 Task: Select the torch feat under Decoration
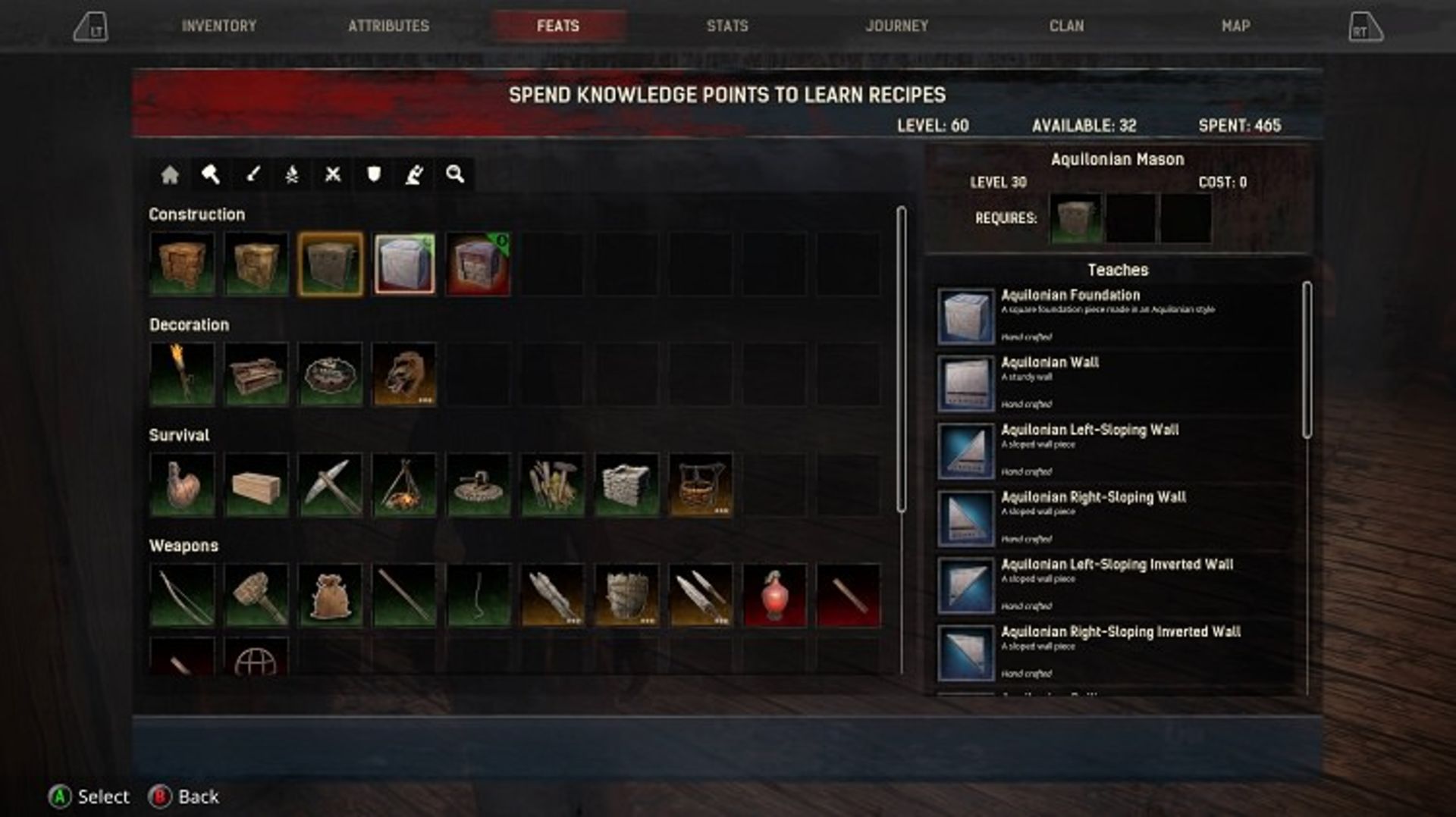click(182, 374)
